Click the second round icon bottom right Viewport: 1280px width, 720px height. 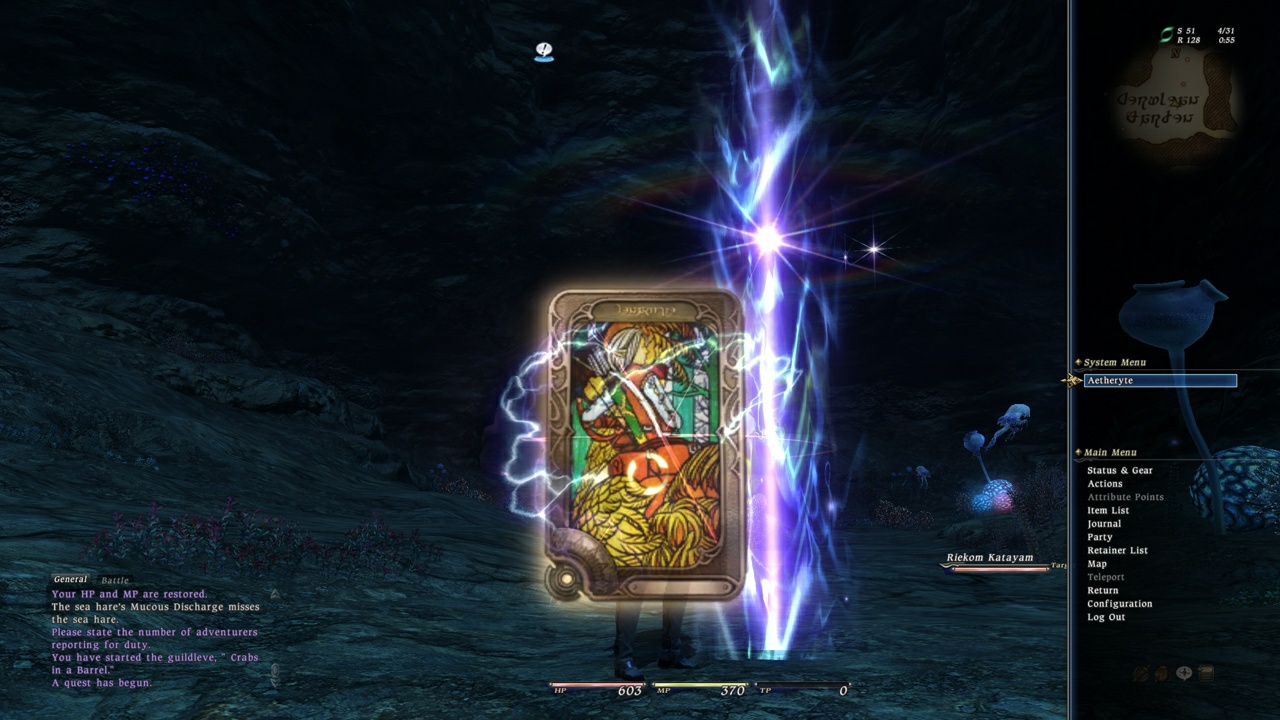1162,673
